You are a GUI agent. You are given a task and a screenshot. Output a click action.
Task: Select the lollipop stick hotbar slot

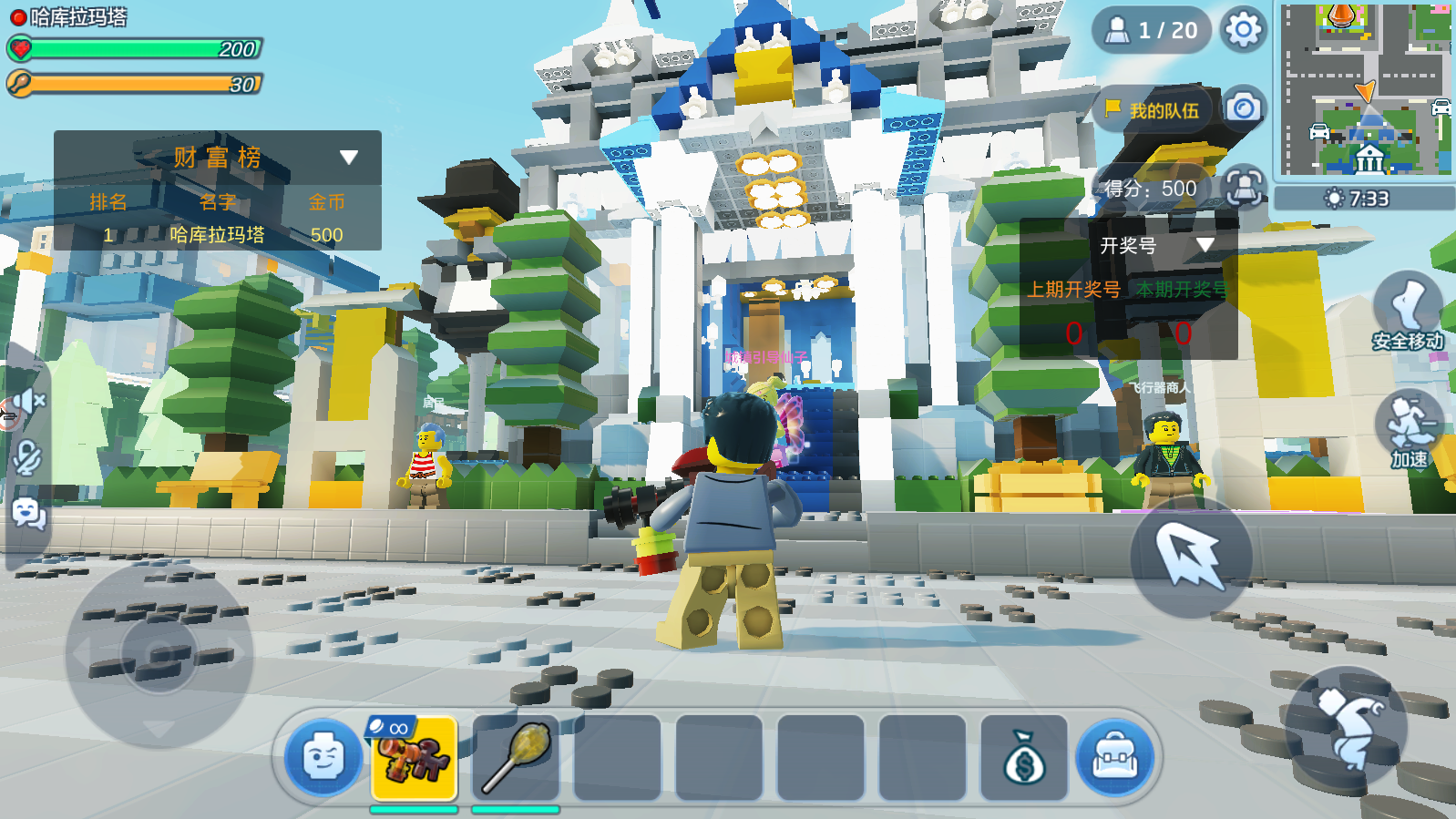tap(516, 758)
